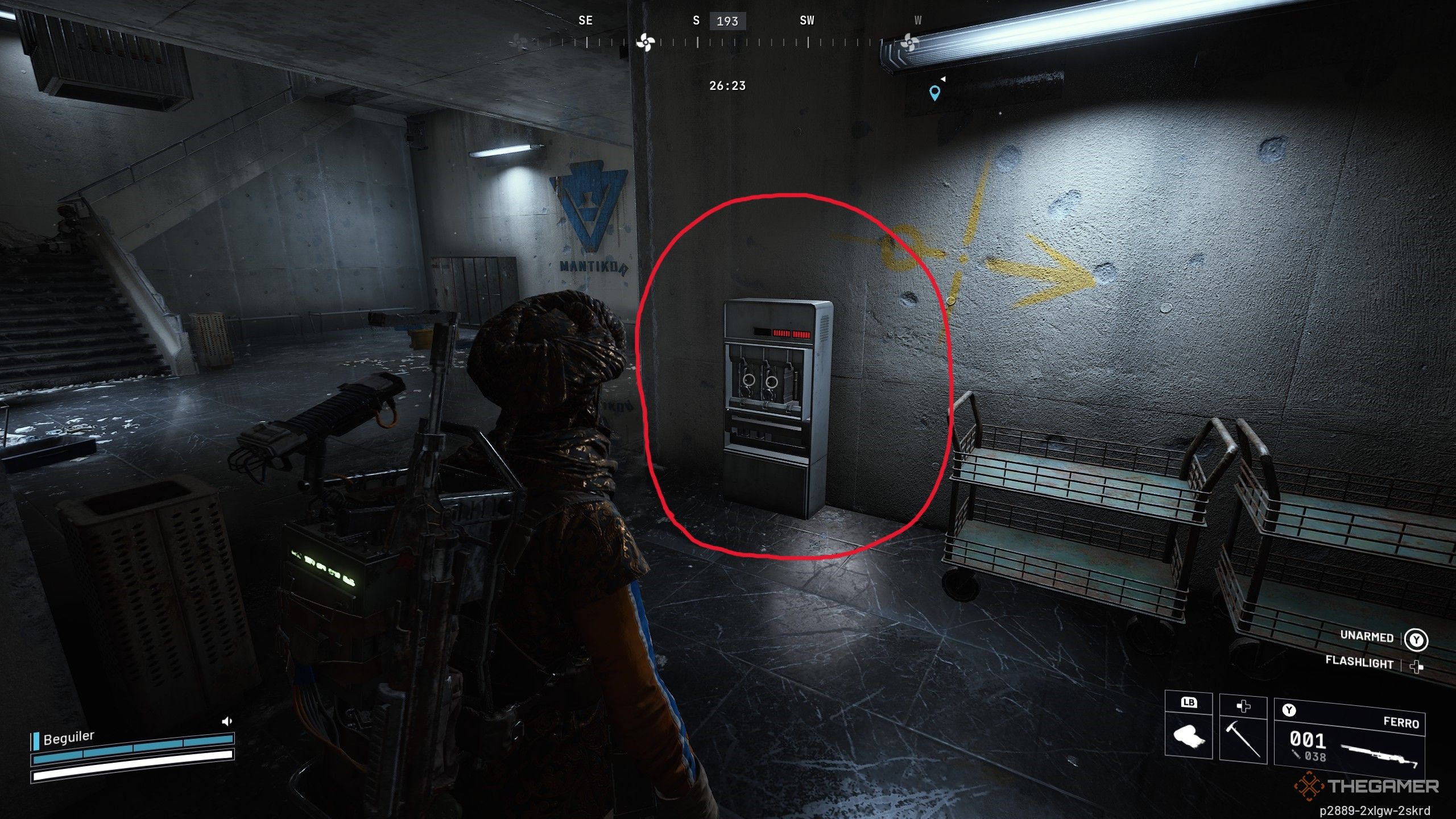1456x819 pixels.
Task: Open the LB quick-item slot
Action: [x=1189, y=703]
